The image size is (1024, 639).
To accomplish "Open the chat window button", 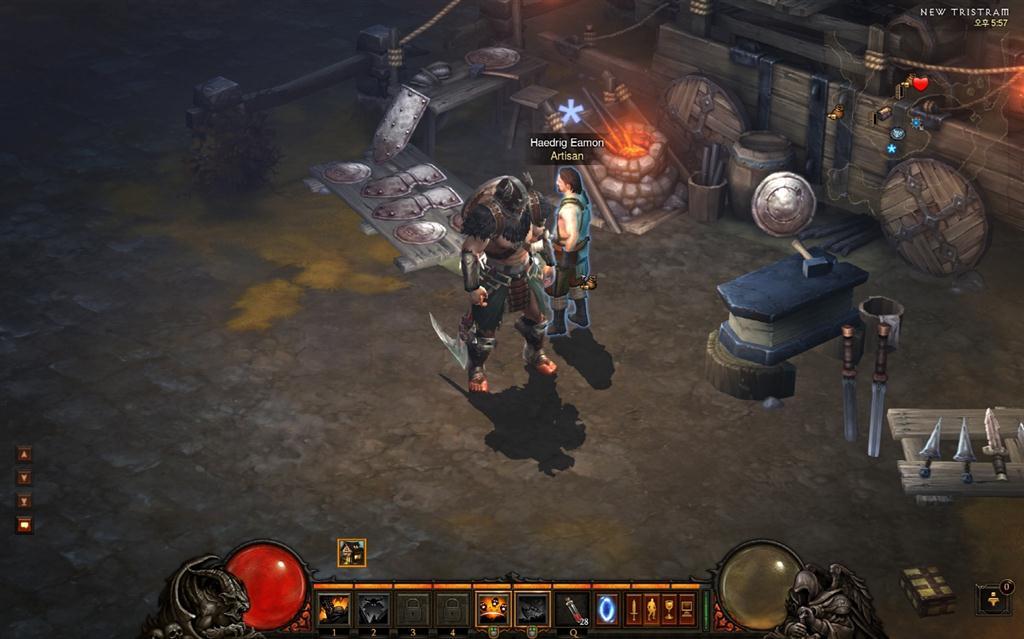I will [x=25, y=524].
